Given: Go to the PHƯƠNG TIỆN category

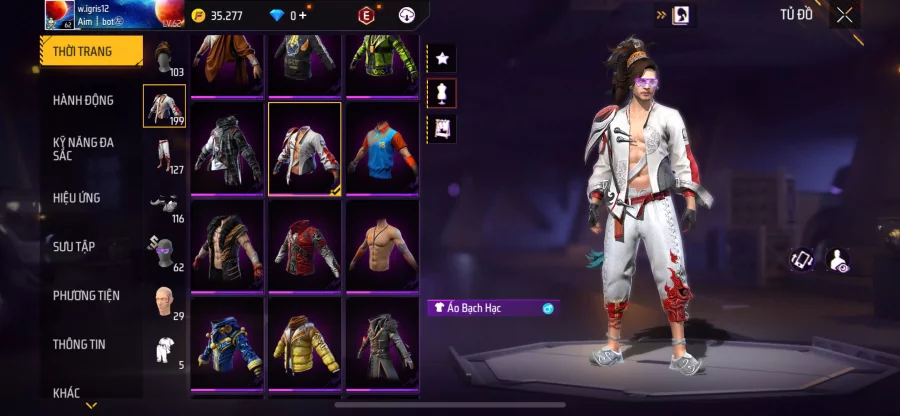Looking at the screenshot, I should click(86, 295).
